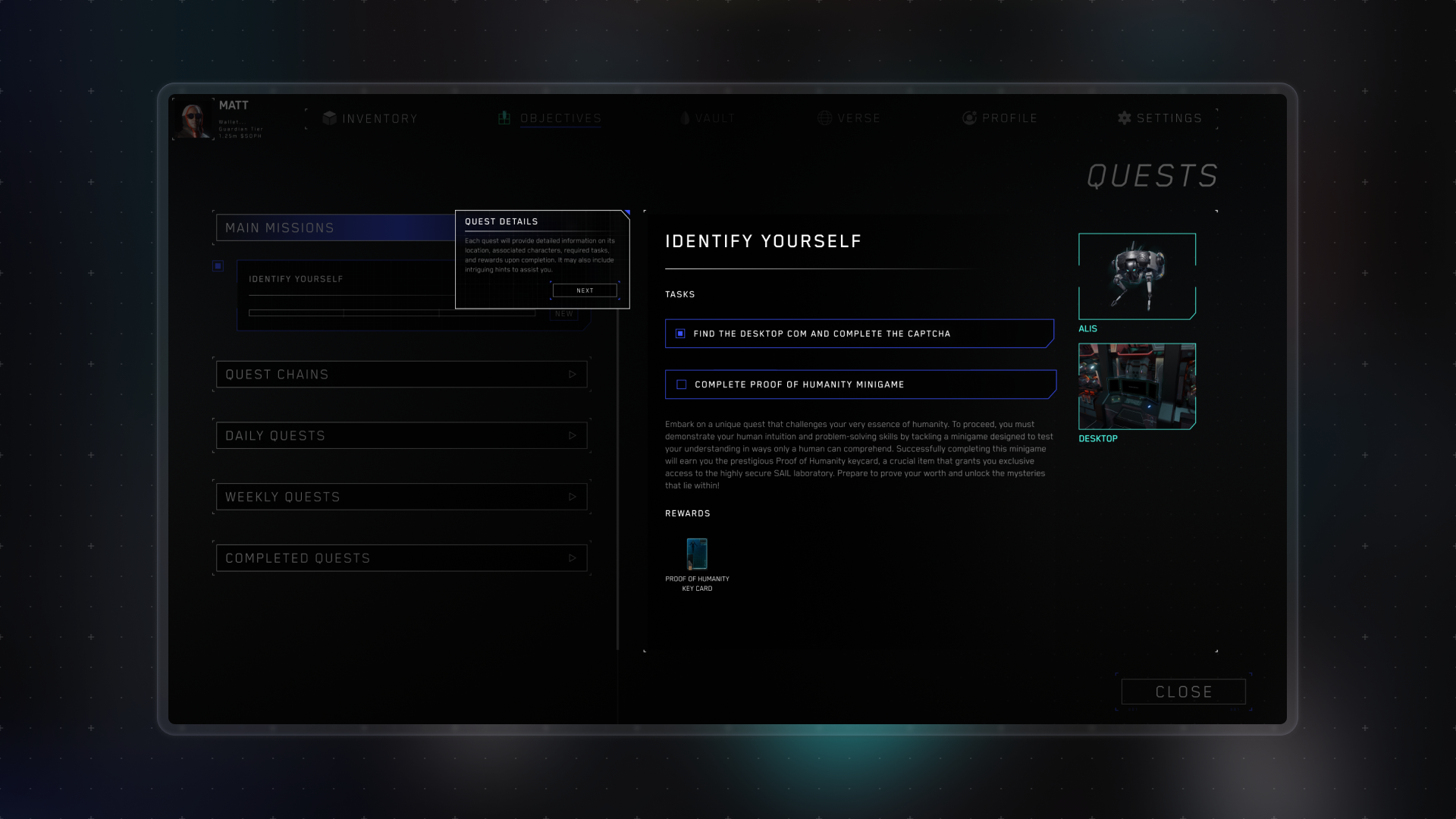Open the Profile tab
Image resolution: width=1456 pixels, height=819 pixels.
coord(999,118)
